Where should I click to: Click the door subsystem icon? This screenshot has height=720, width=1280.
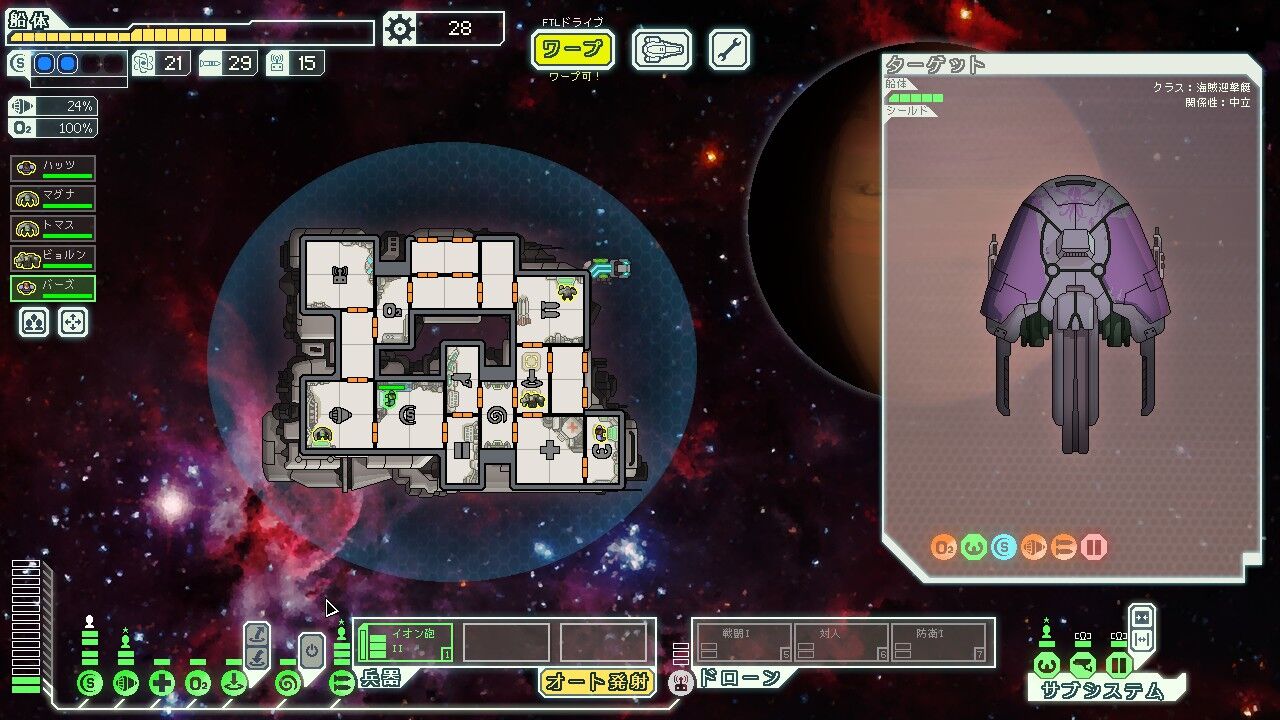pyautogui.click(x=1119, y=665)
